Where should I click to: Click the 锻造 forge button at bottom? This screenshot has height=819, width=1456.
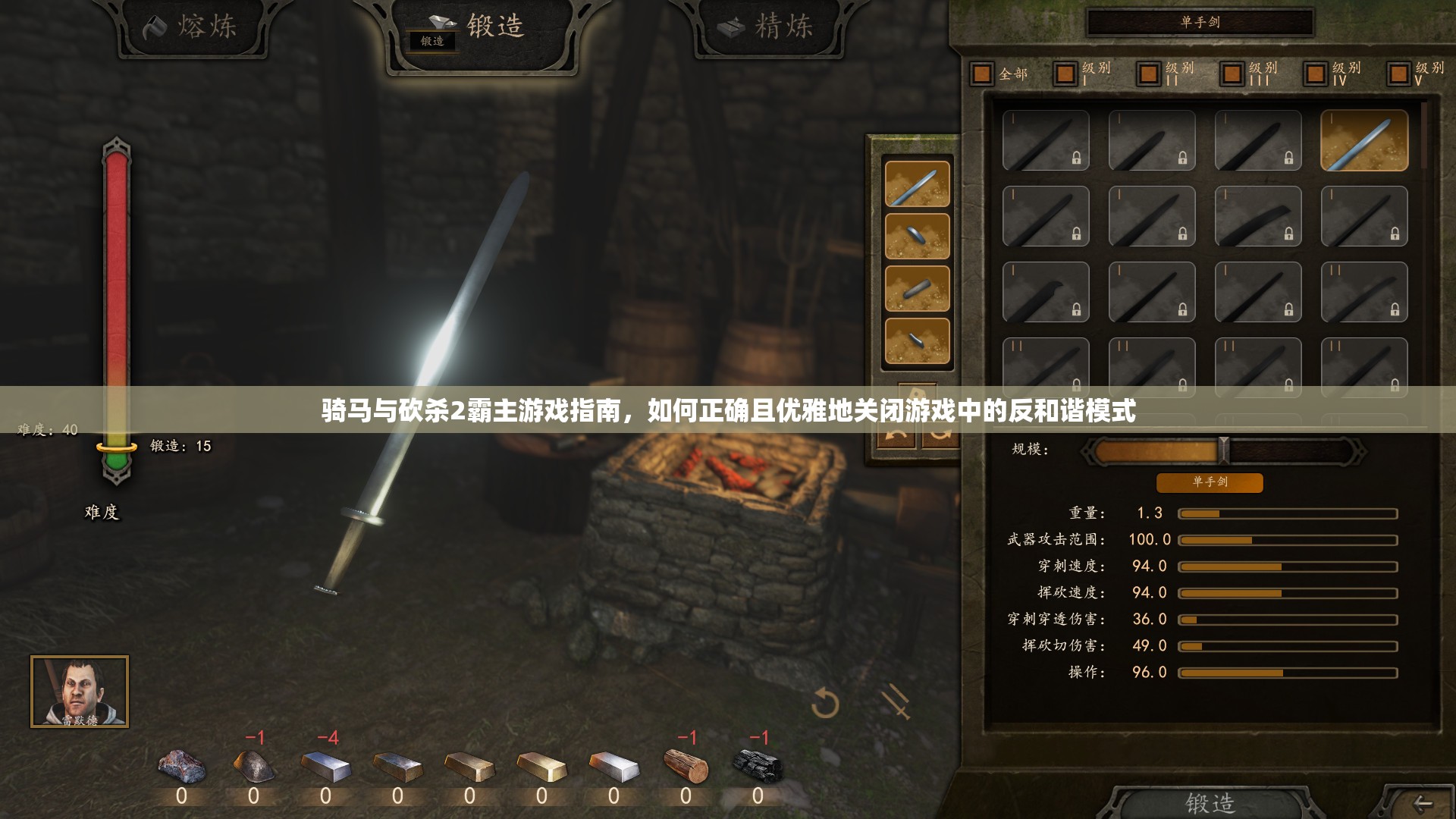click(x=1210, y=802)
